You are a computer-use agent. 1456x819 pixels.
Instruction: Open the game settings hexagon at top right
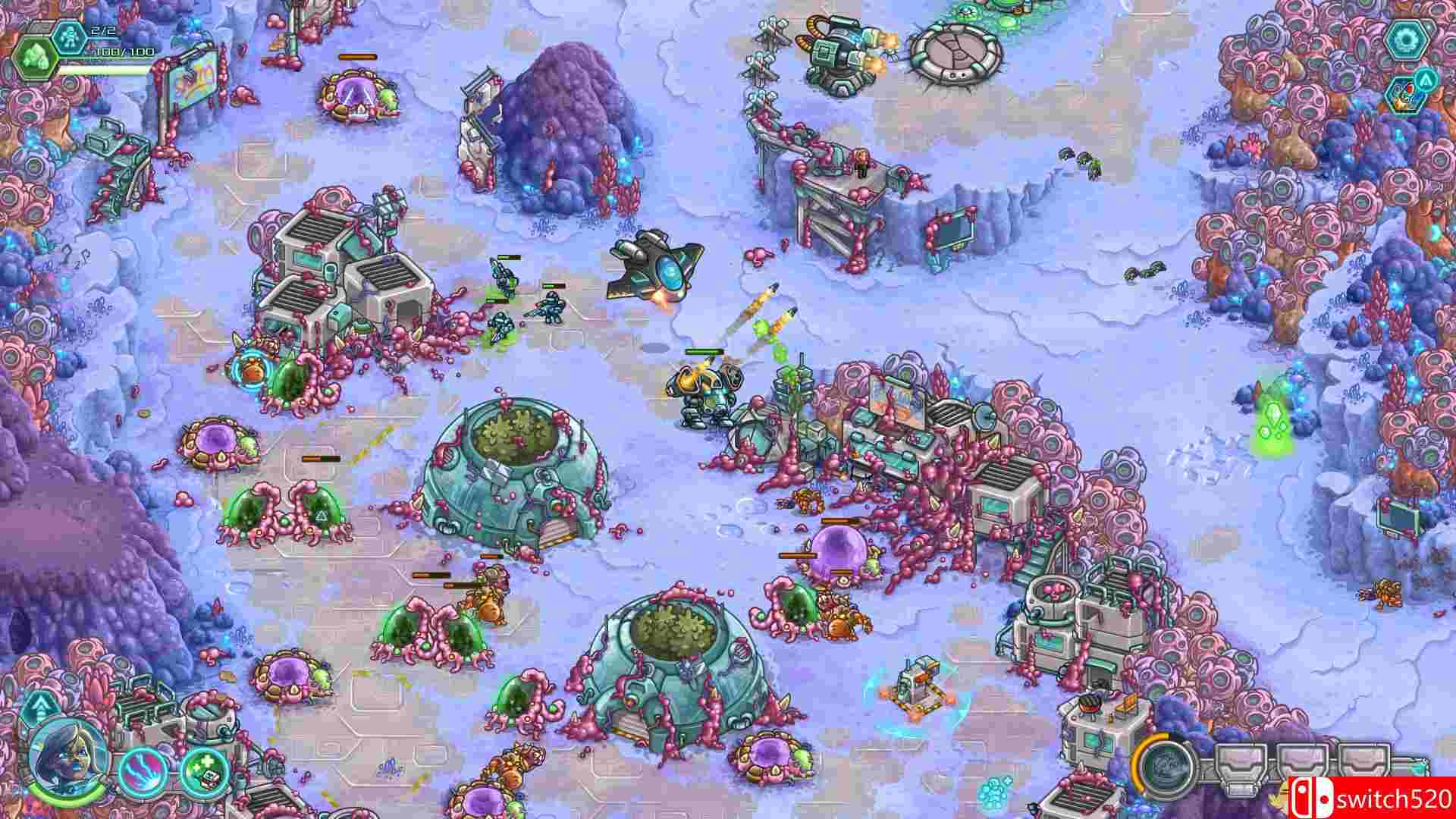1406,39
